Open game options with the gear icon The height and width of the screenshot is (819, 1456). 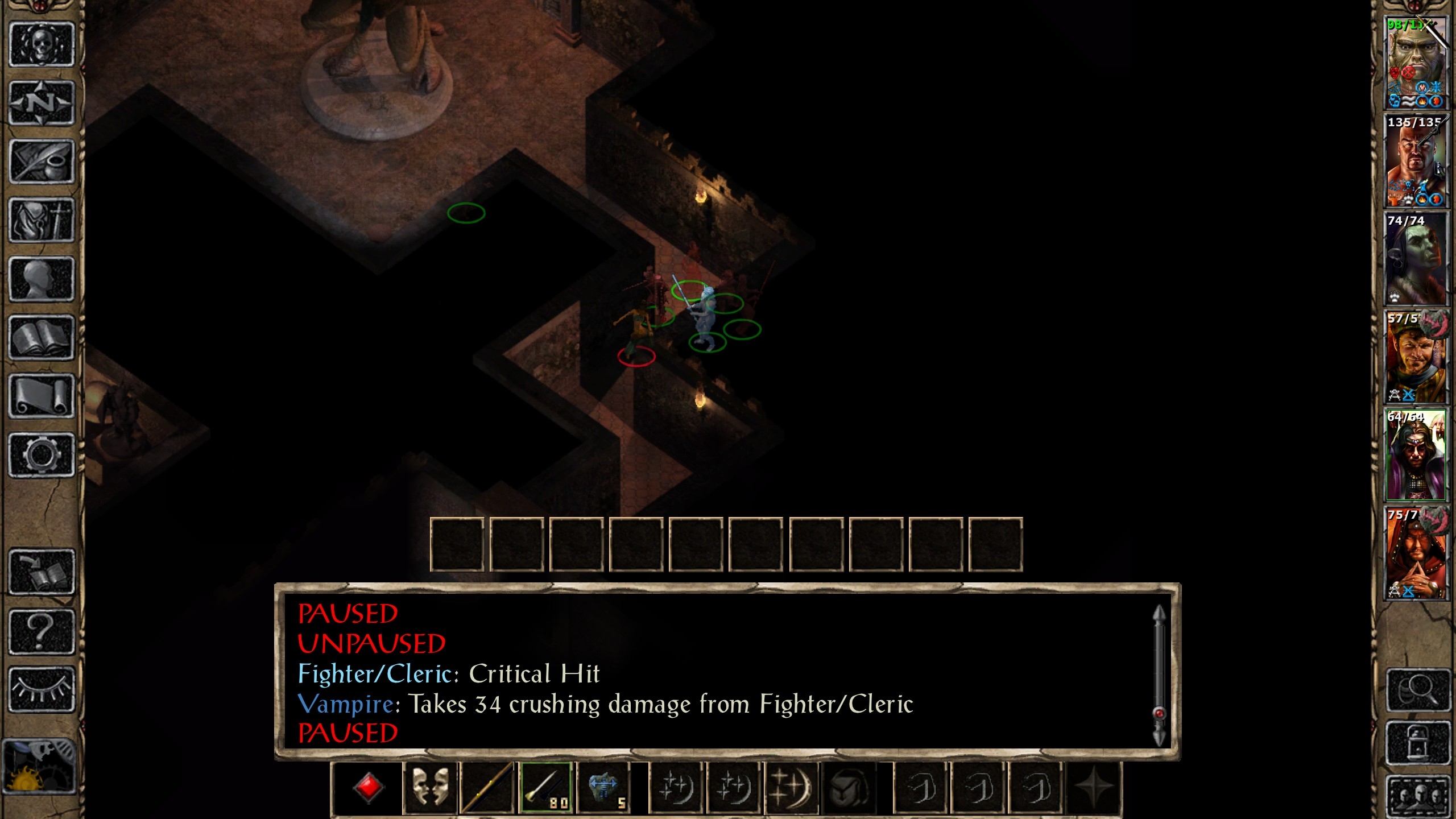(x=42, y=455)
